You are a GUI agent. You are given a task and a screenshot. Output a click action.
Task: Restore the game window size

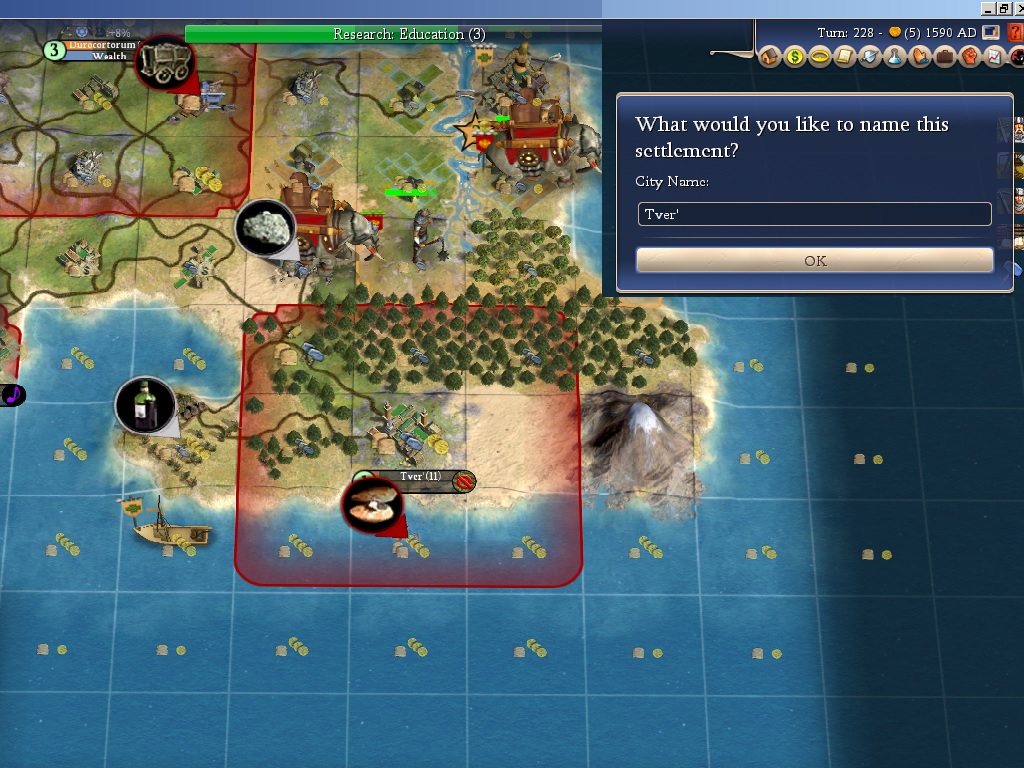[x=1003, y=8]
